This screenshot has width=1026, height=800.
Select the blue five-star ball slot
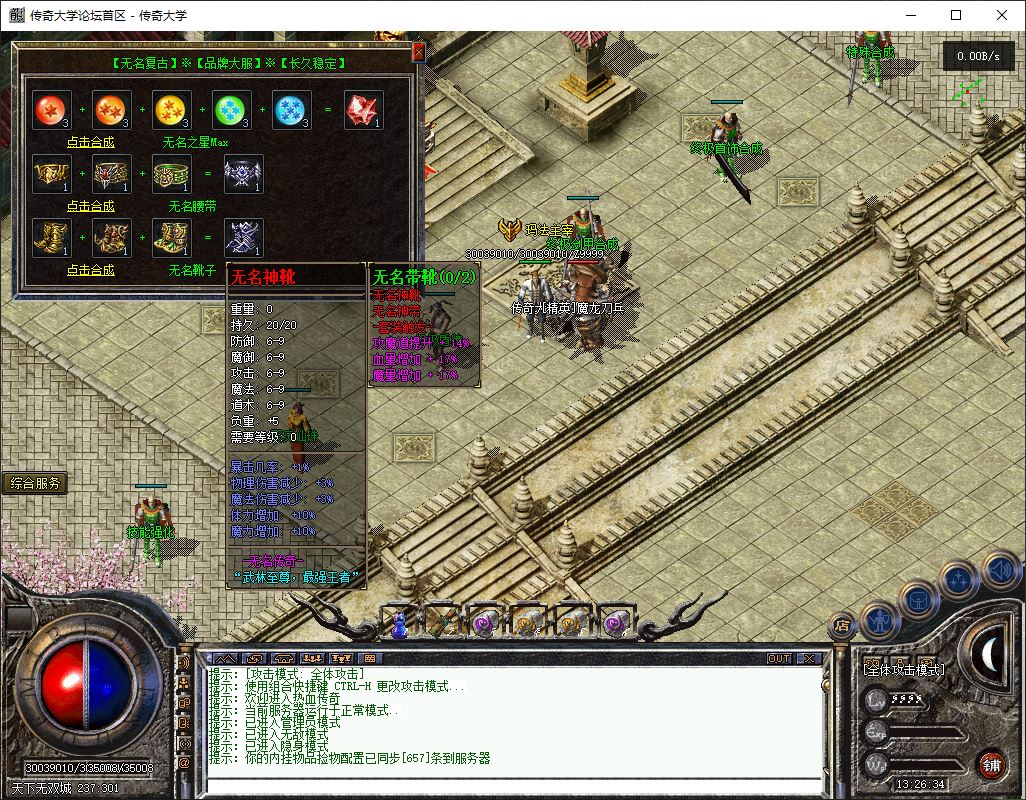291,110
